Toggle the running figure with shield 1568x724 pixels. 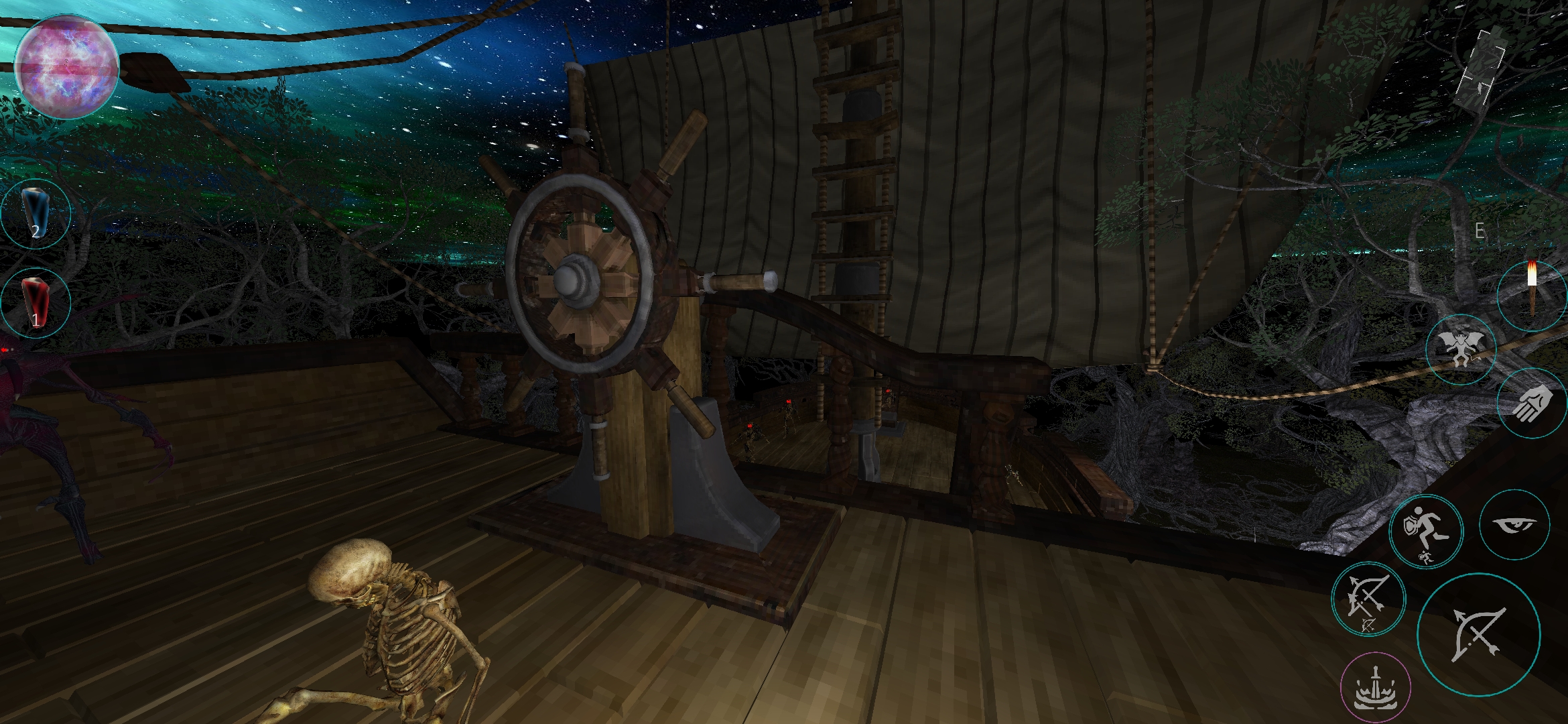click(1428, 530)
